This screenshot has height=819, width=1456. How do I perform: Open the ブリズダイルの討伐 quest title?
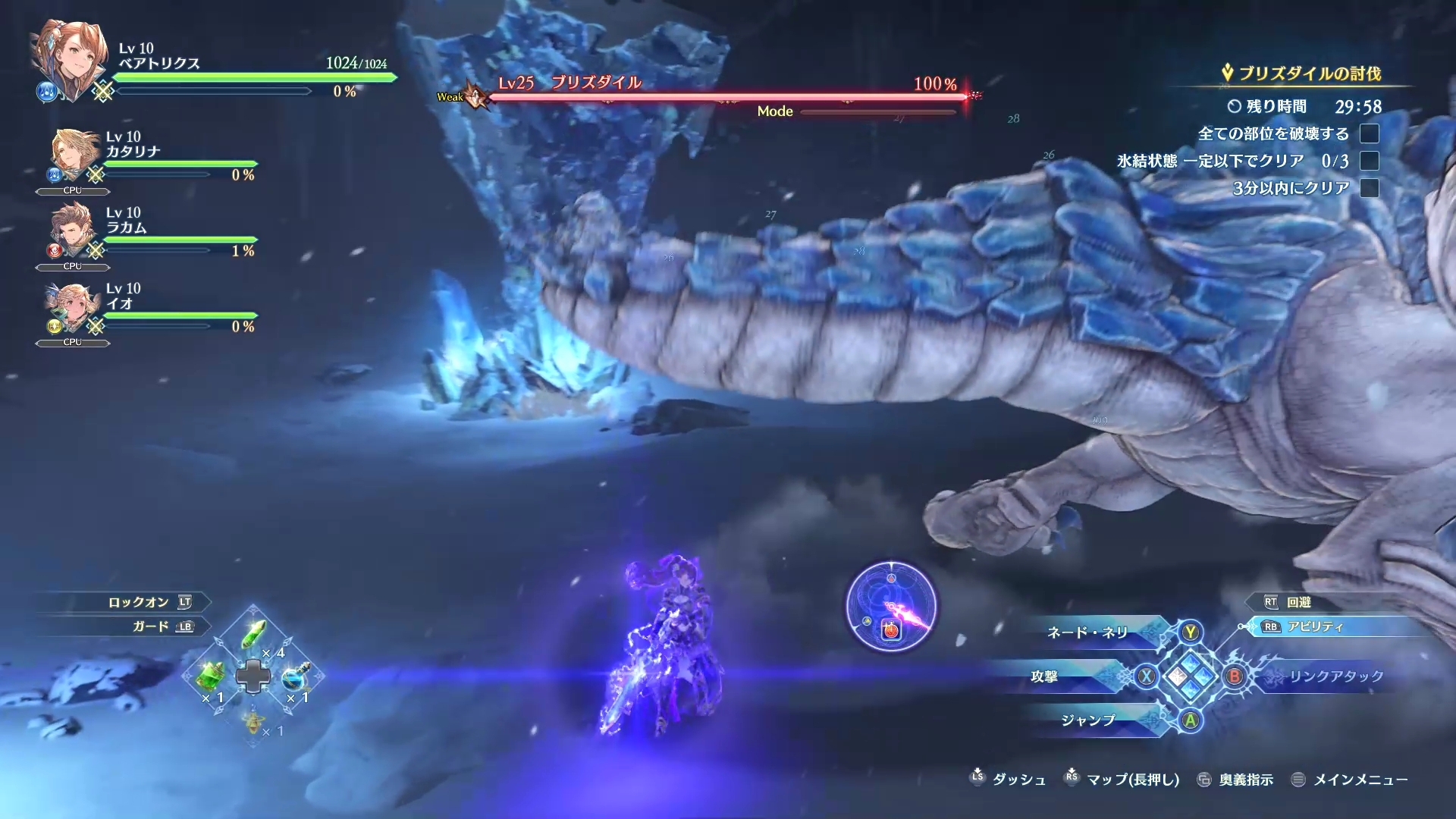tap(1310, 74)
